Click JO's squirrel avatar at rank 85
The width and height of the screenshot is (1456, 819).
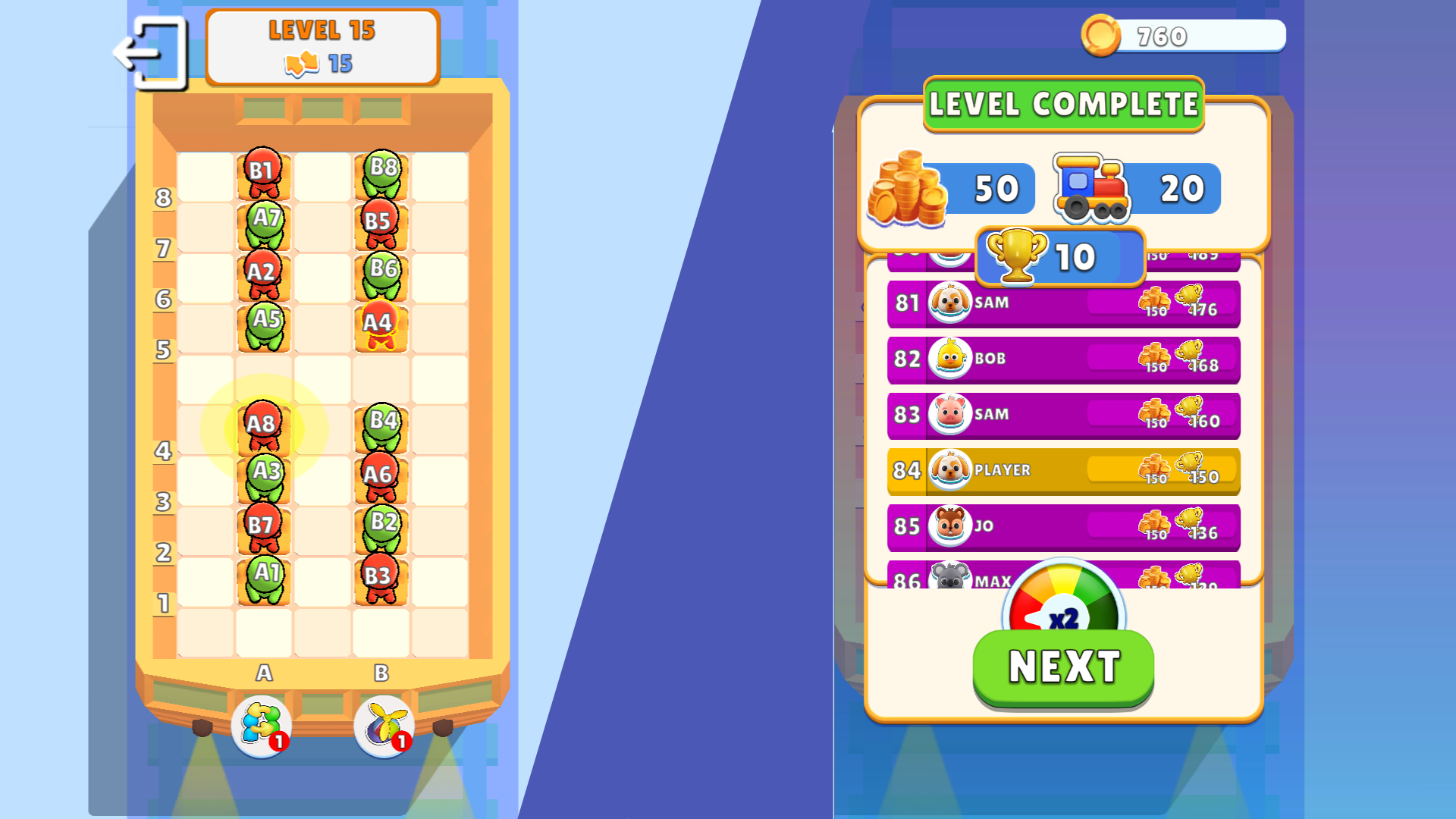(949, 526)
